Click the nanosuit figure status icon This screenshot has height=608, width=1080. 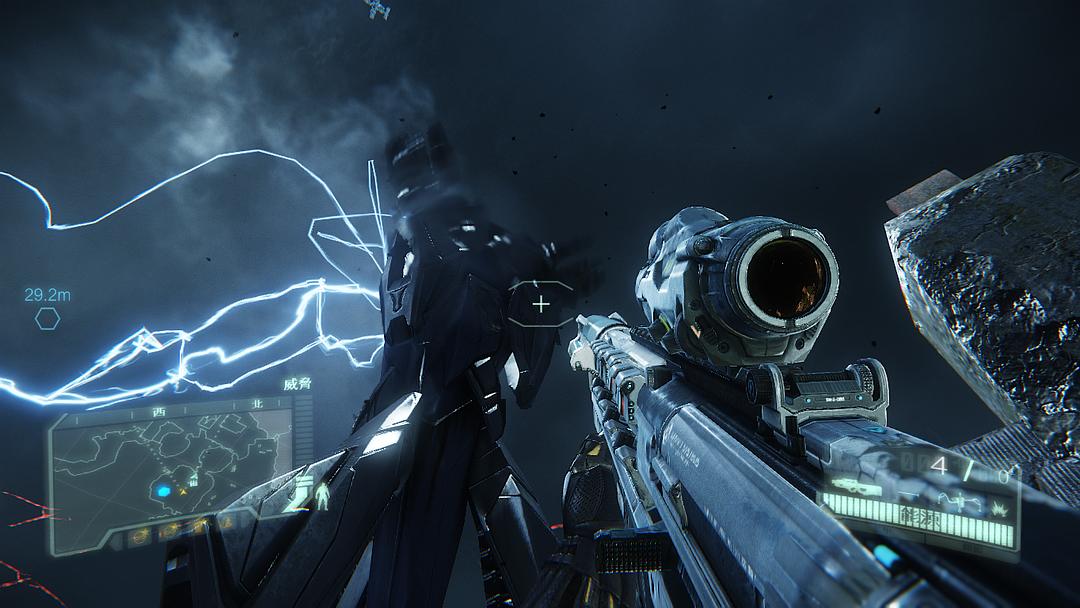322,495
